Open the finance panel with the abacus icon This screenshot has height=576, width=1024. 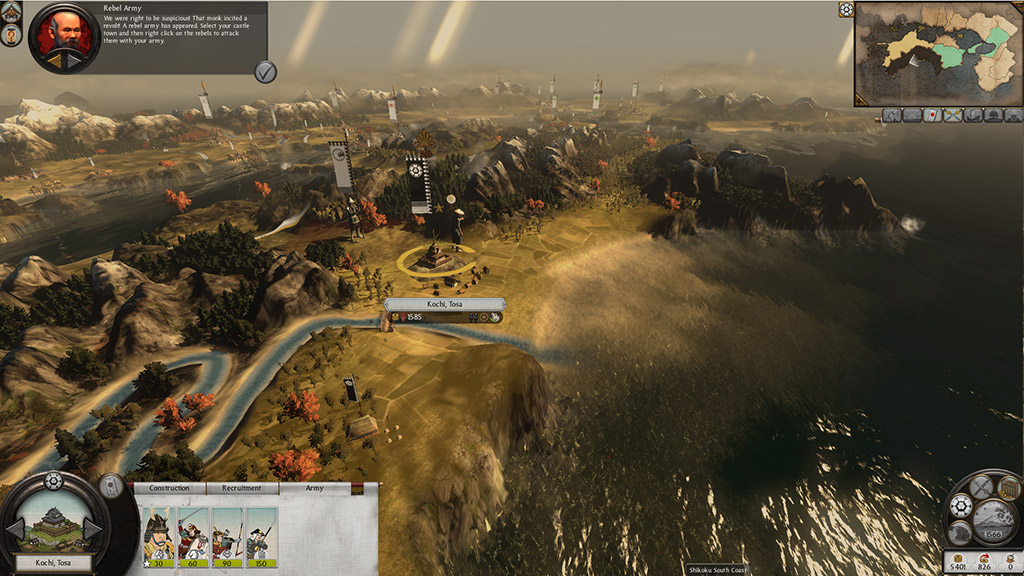point(1008,489)
